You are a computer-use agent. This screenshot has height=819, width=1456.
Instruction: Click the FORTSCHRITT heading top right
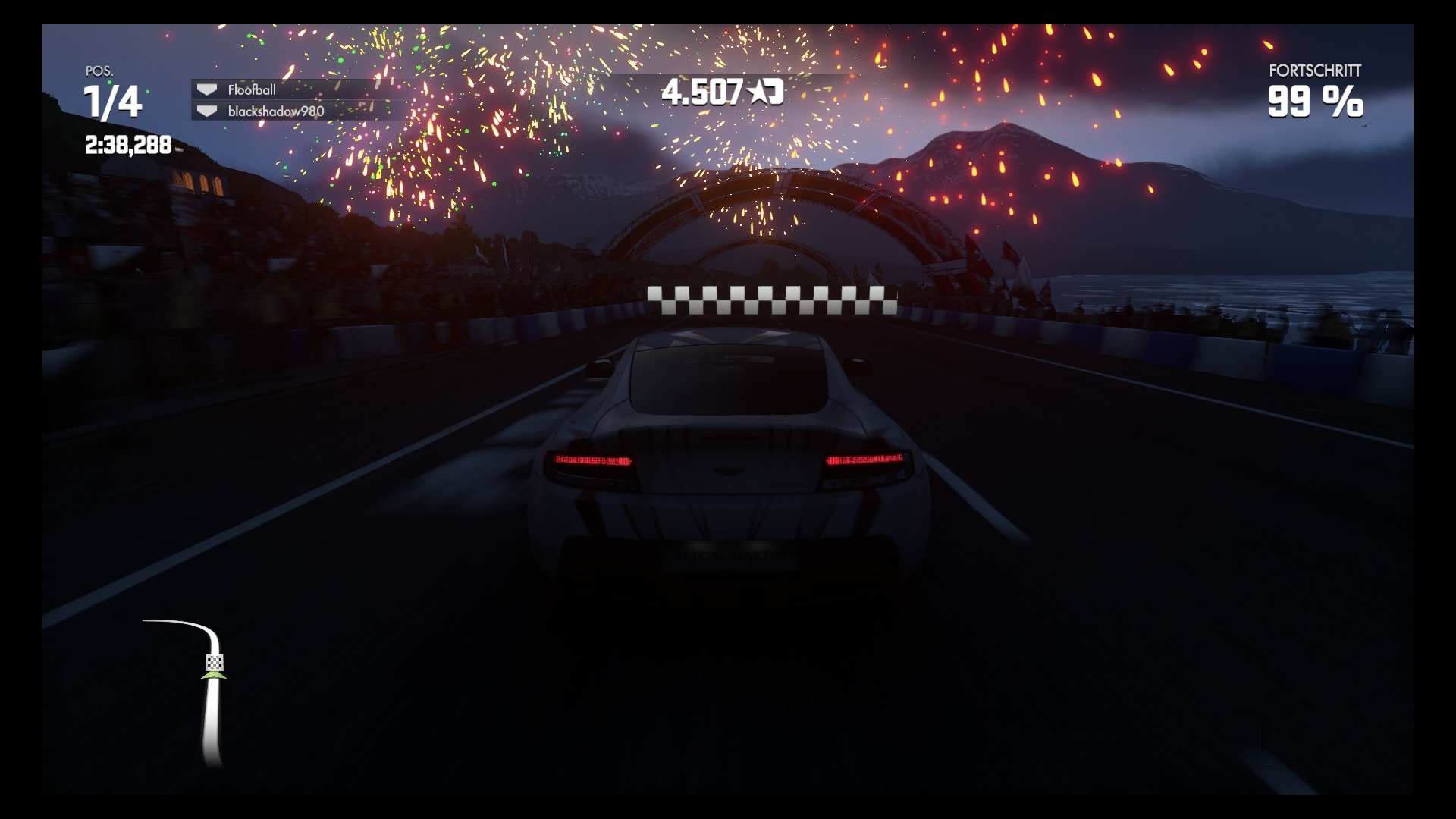(x=1314, y=73)
